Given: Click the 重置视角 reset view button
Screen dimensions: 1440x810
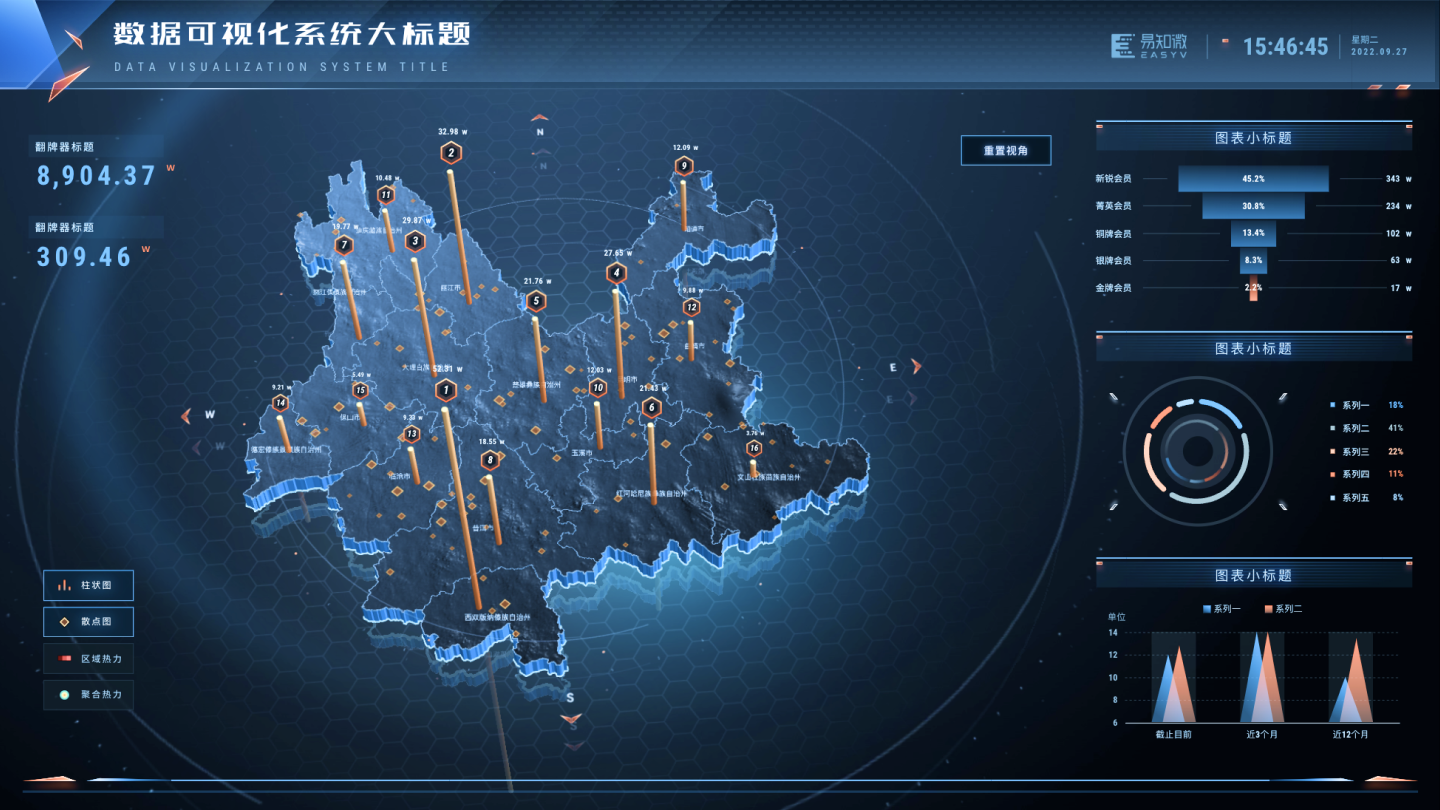Looking at the screenshot, I should [x=1004, y=150].
